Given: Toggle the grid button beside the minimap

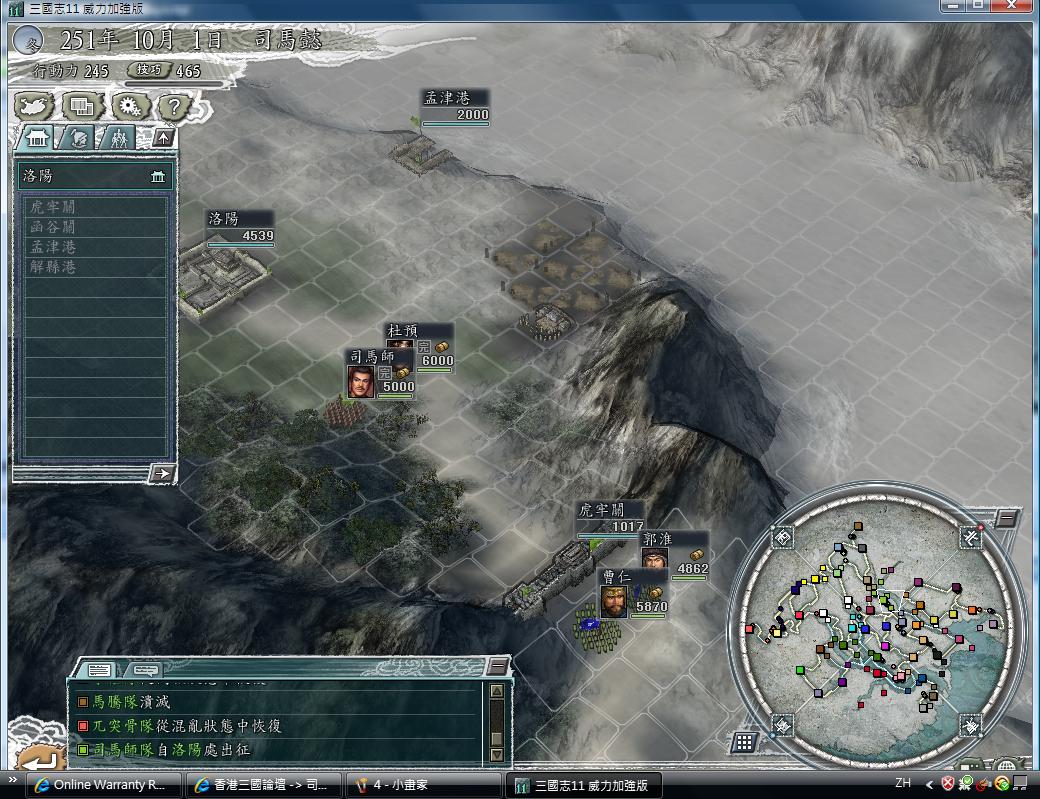Looking at the screenshot, I should click(x=743, y=742).
